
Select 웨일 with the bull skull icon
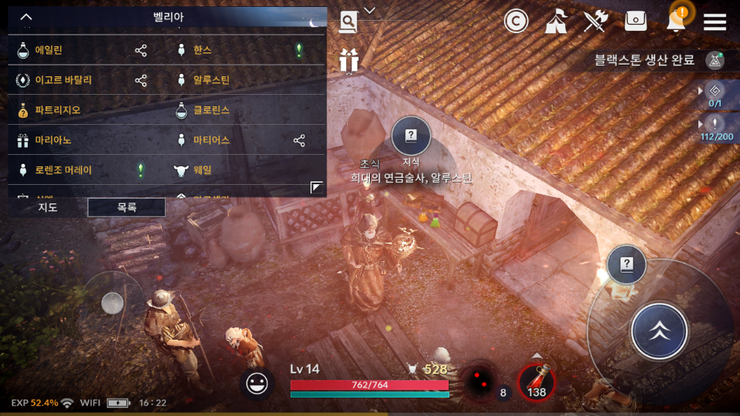tap(203, 170)
